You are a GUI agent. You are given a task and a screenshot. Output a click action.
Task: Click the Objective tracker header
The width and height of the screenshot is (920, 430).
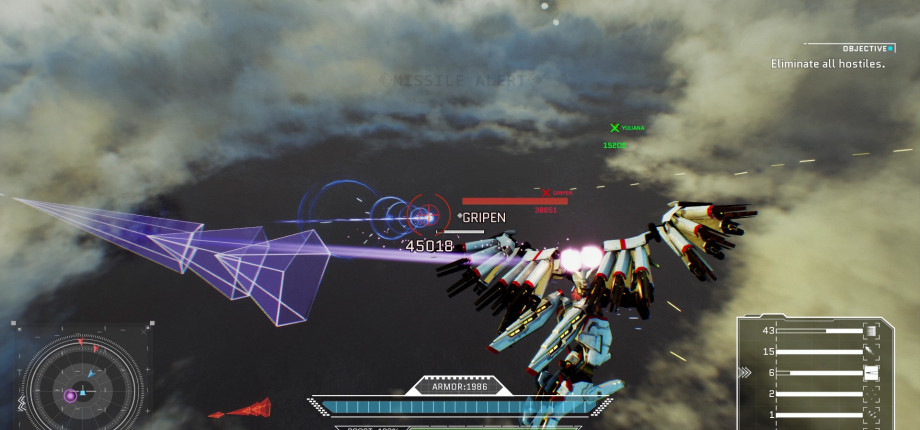866,48
